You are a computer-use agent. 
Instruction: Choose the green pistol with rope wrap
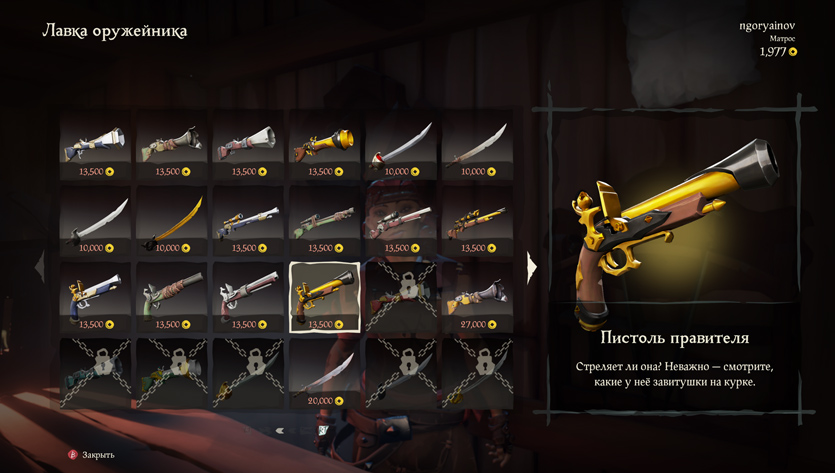(x=172, y=298)
